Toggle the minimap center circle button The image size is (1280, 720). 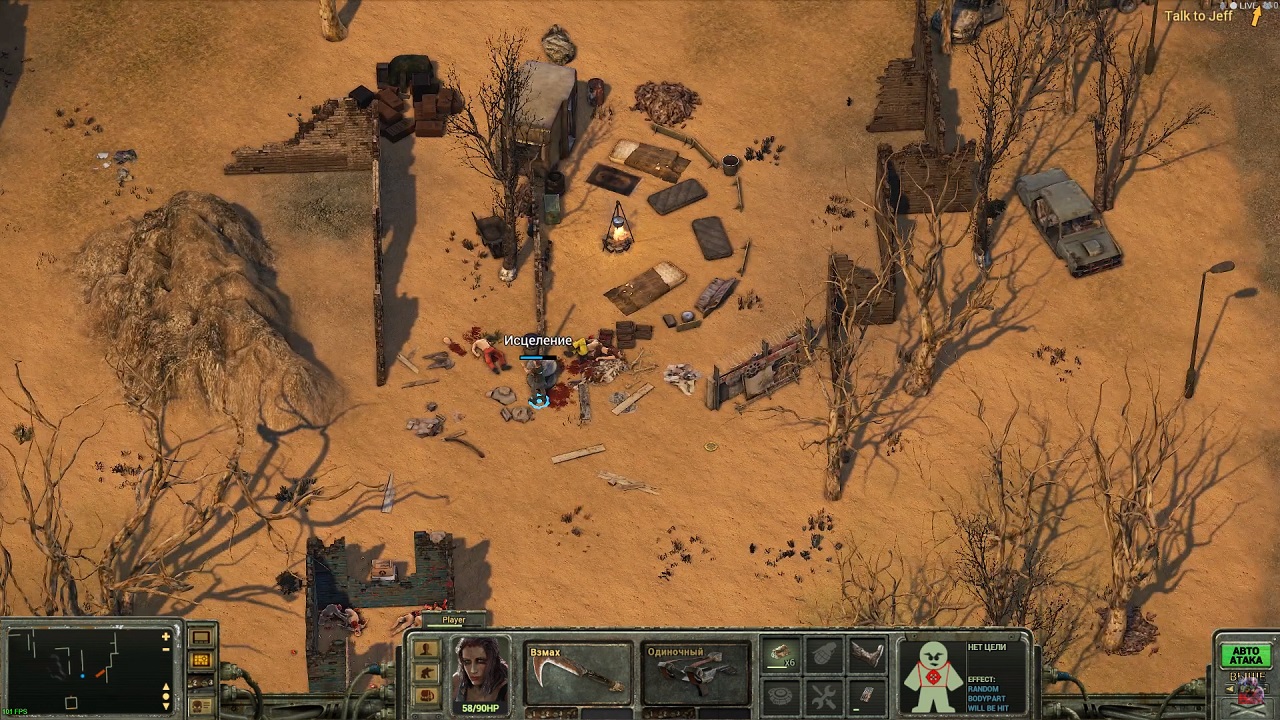click(164, 697)
